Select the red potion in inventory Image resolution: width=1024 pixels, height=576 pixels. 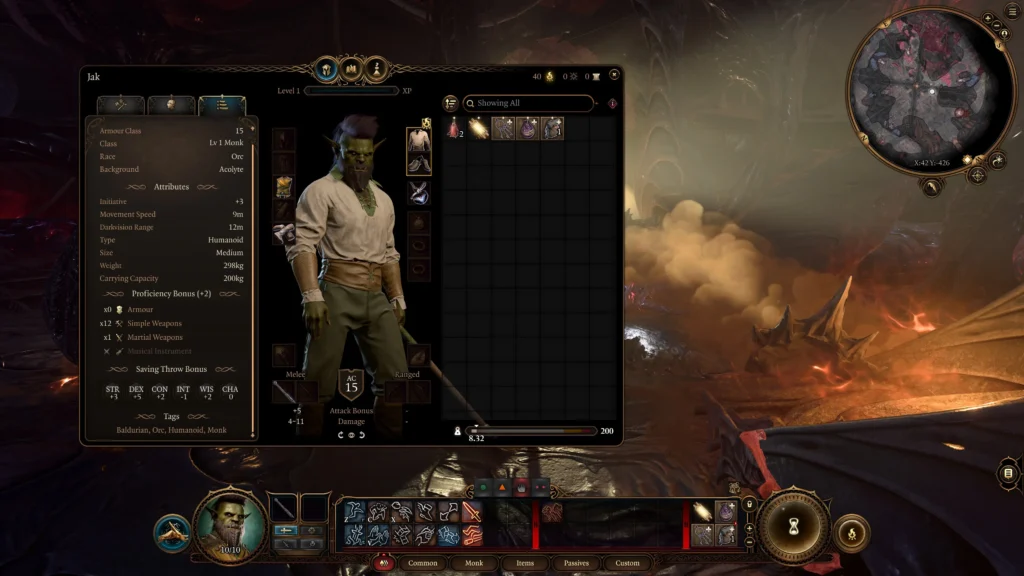454,128
